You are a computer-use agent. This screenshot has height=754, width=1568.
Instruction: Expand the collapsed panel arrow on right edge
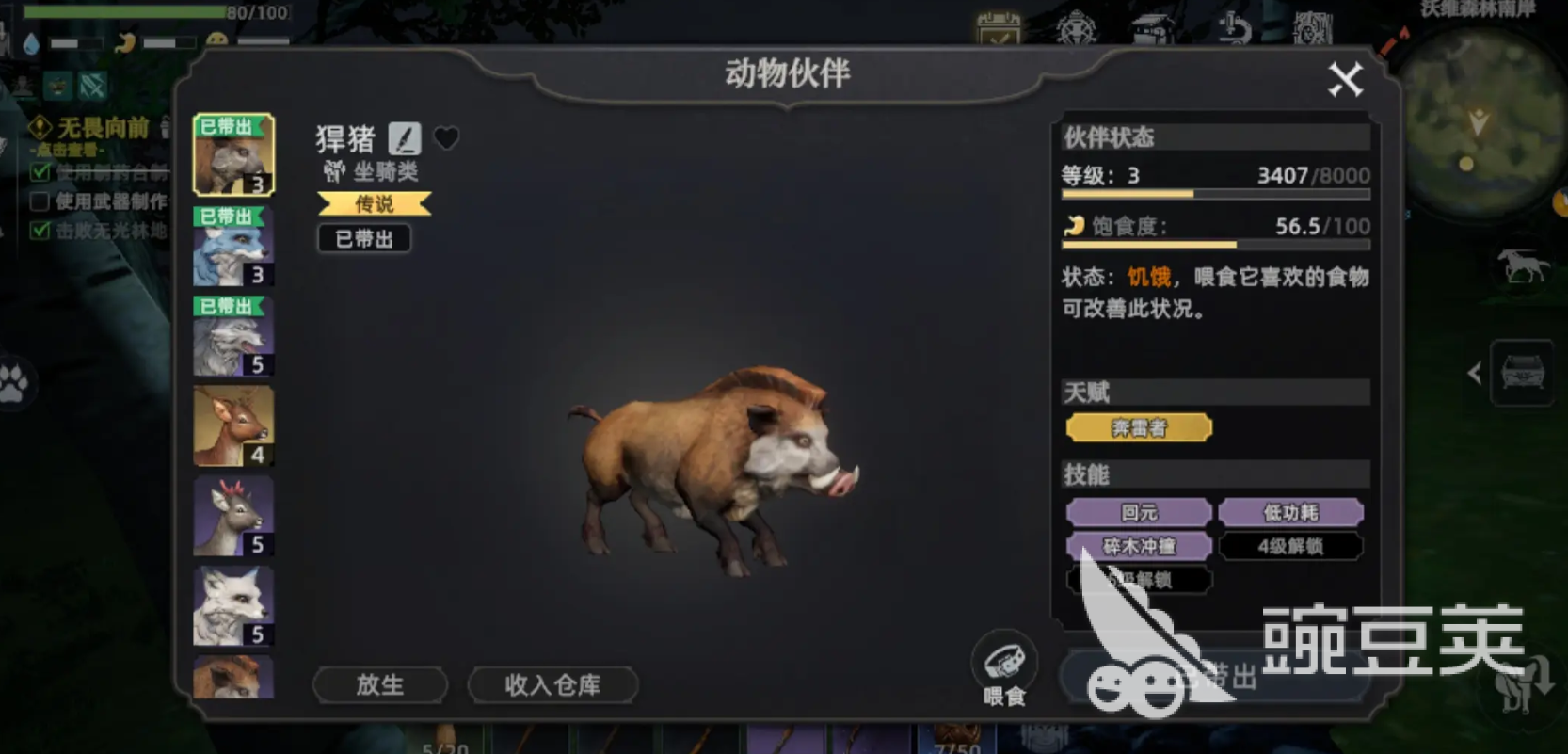(1475, 371)
